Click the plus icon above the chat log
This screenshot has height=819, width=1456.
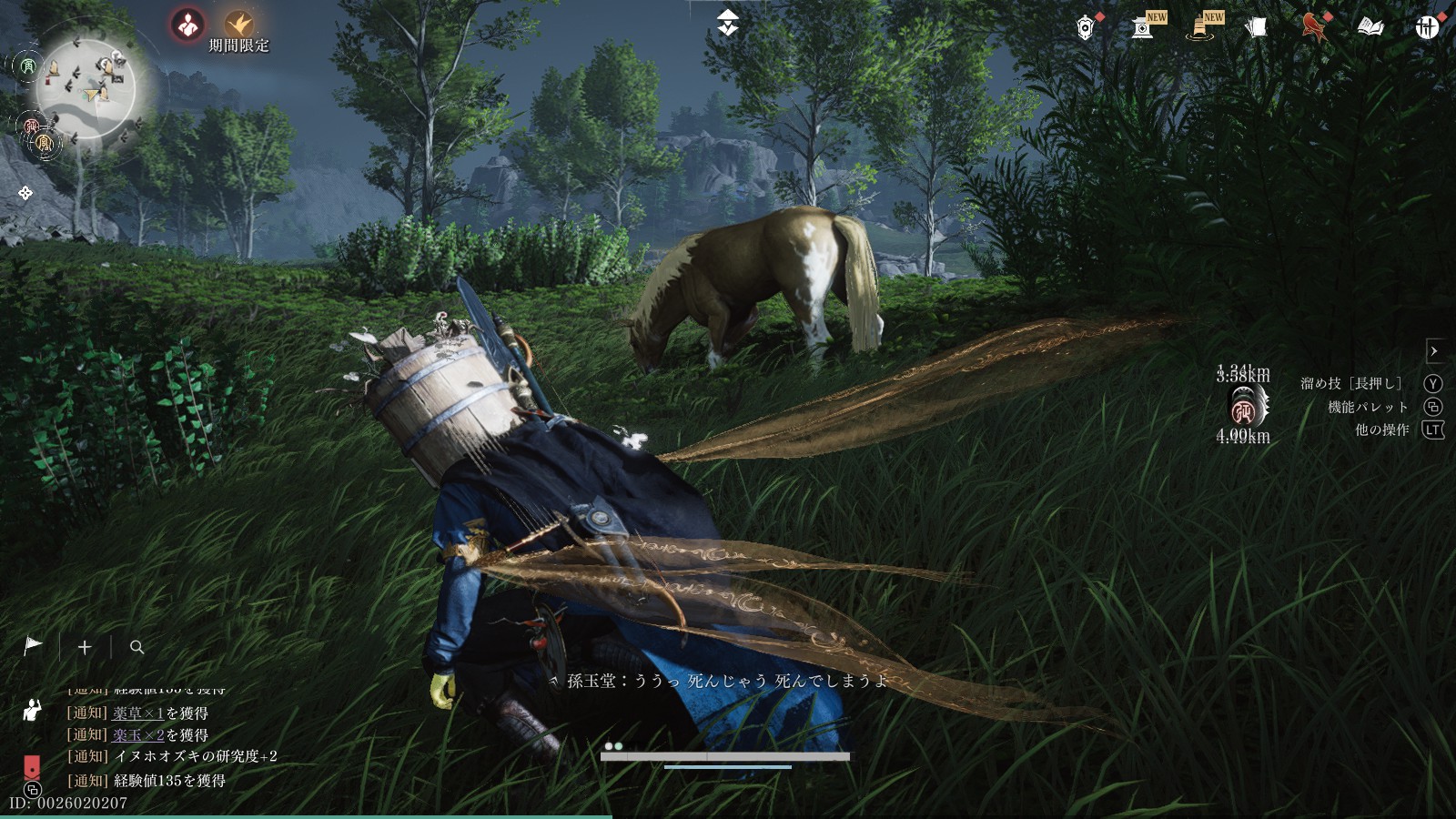click(x=85, y=647)
